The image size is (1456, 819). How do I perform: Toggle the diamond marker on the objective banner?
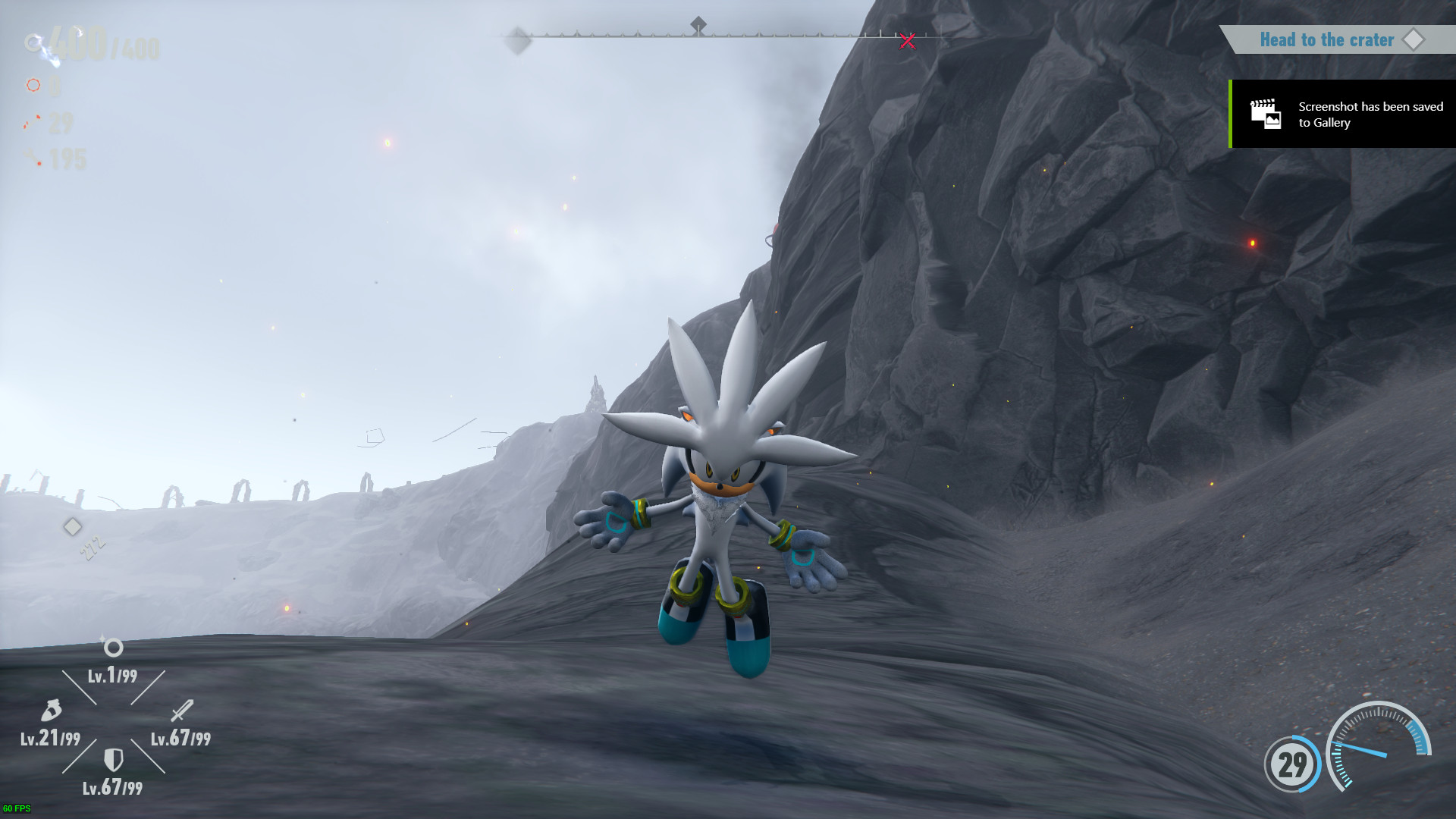coord(1415,39)
